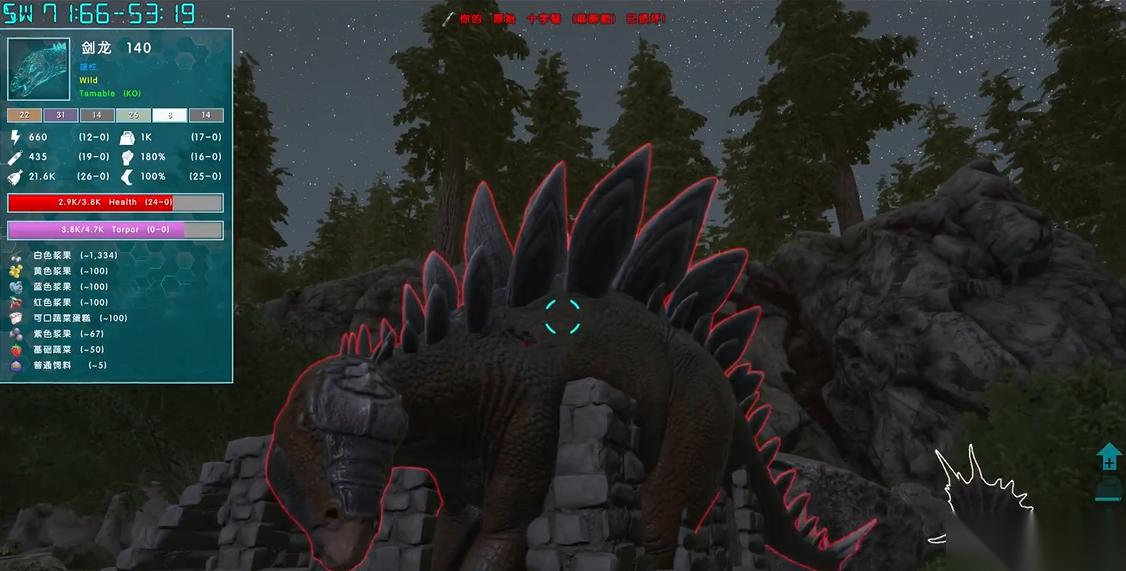Pick the purple color region swatch labeled 31
Image resolution: width=1126 pixels, height=571 pixels.
tap(60, 115)
